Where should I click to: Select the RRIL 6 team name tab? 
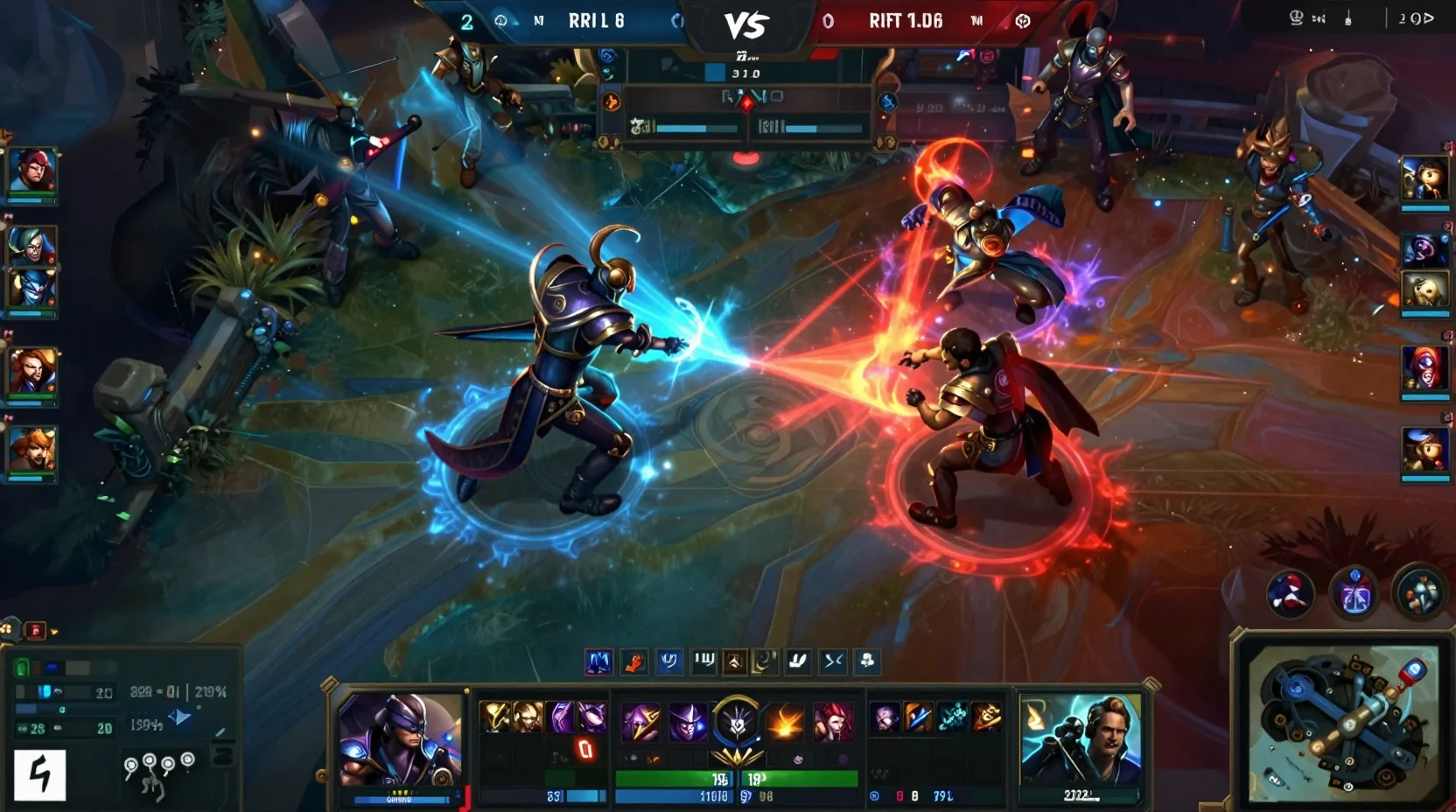tap(595, 21)
